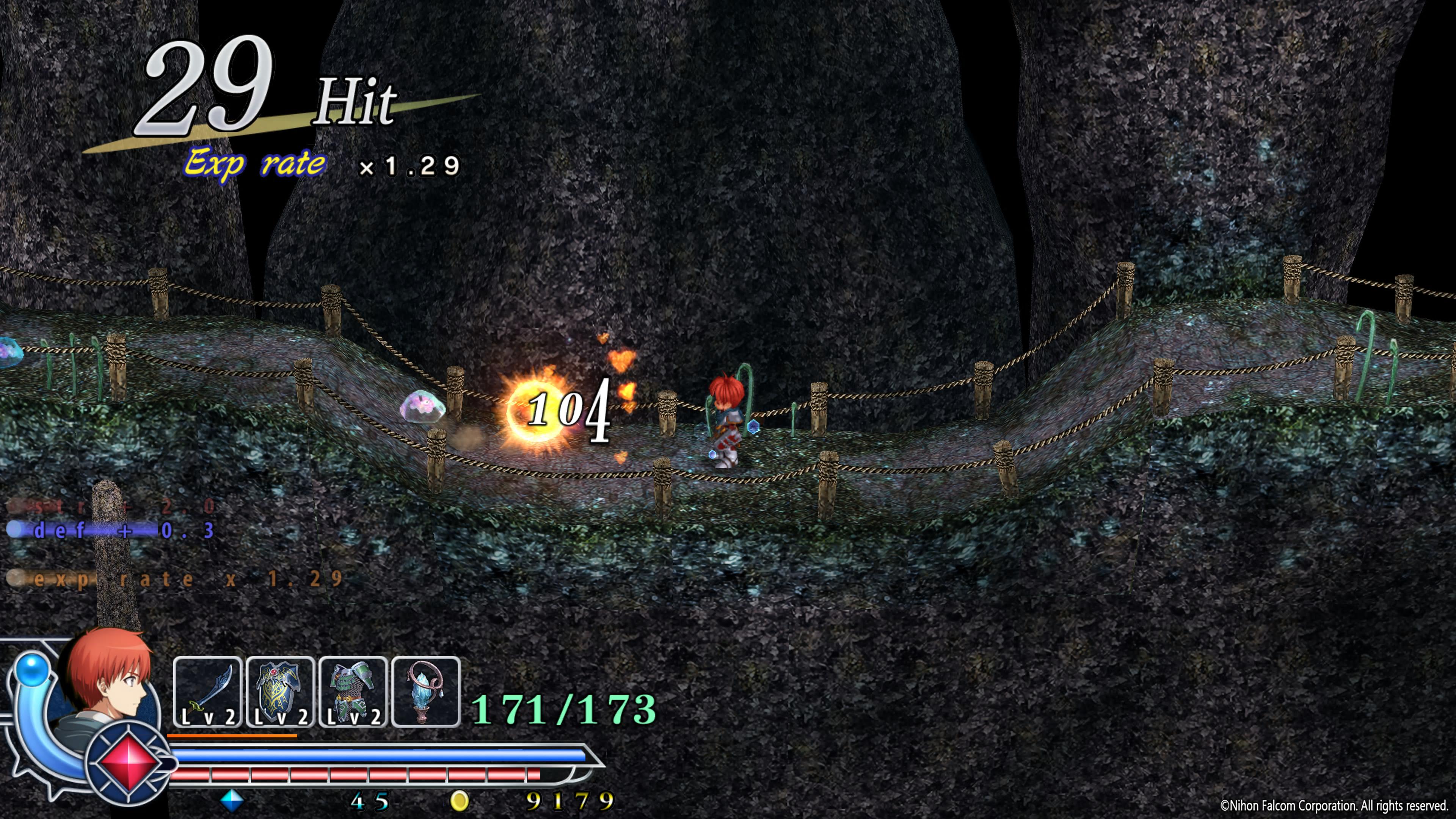
Task: Click the red fire gem magic icon
Action: (x=129, y=763)
